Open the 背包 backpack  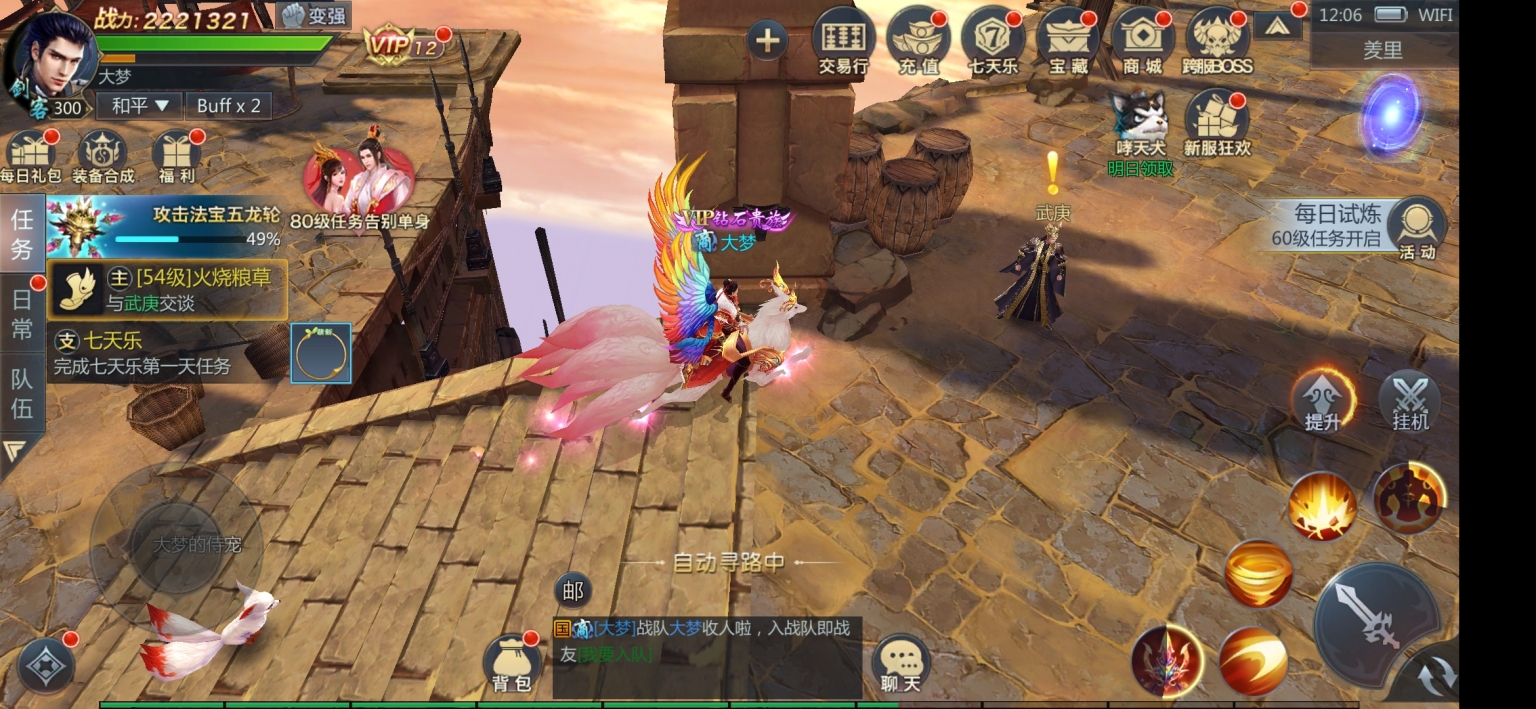(x=512, y=662)
